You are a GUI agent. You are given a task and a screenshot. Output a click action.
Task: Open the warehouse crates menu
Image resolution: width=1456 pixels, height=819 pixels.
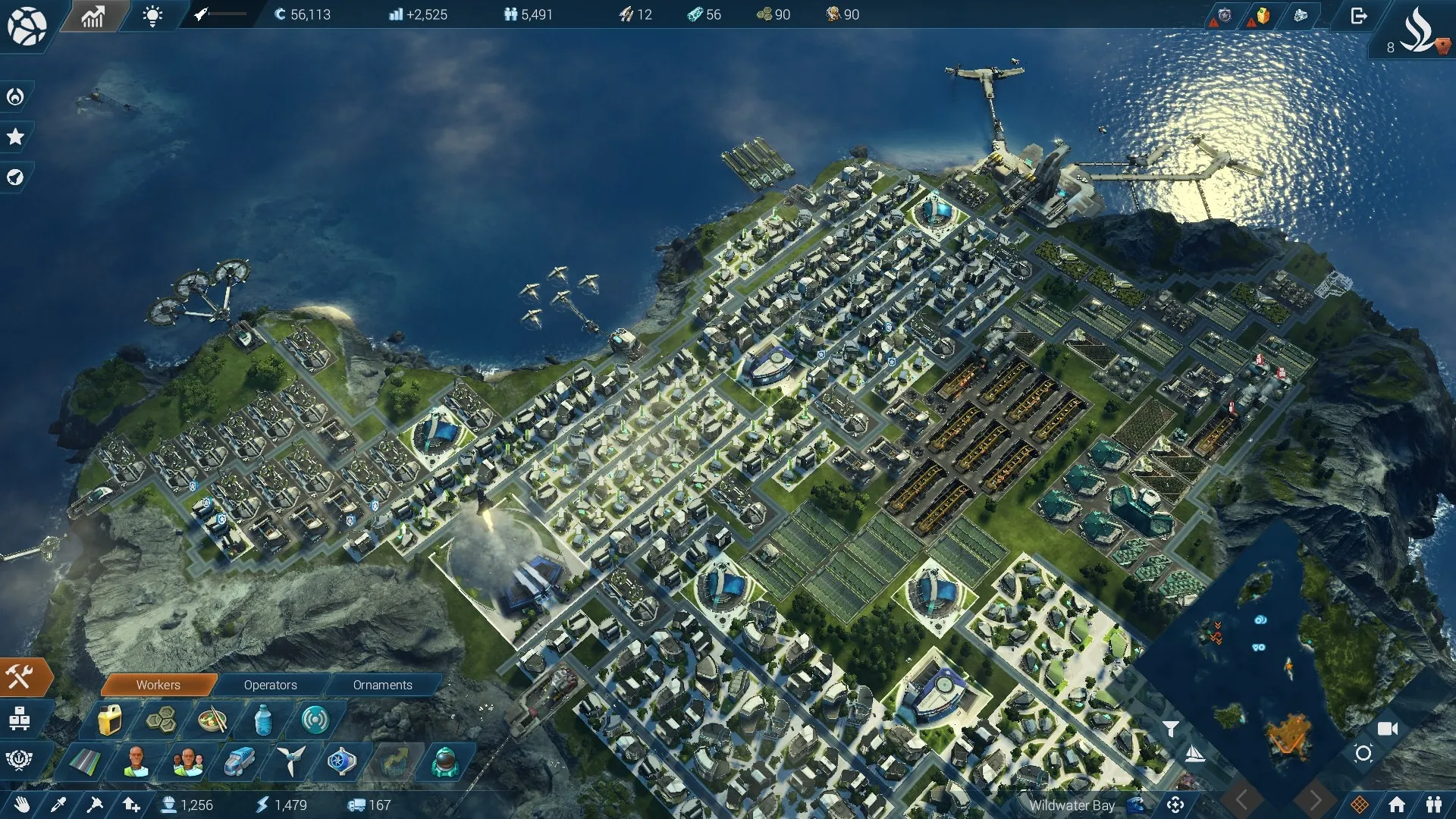coord(20,718)
